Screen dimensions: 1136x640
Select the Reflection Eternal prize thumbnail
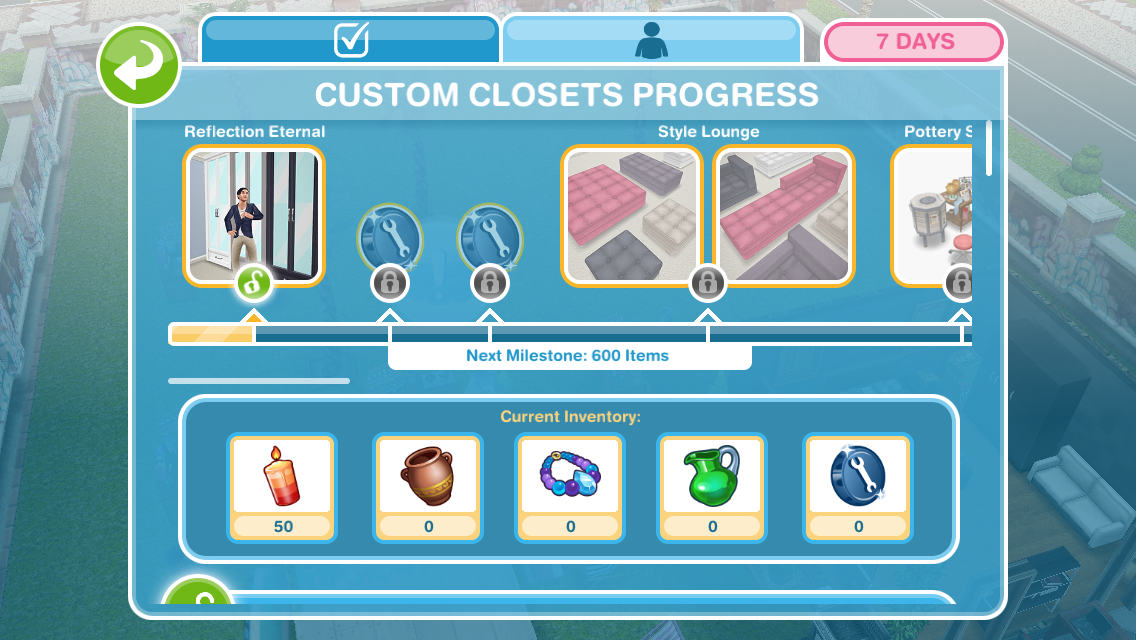tap(254, 215)
